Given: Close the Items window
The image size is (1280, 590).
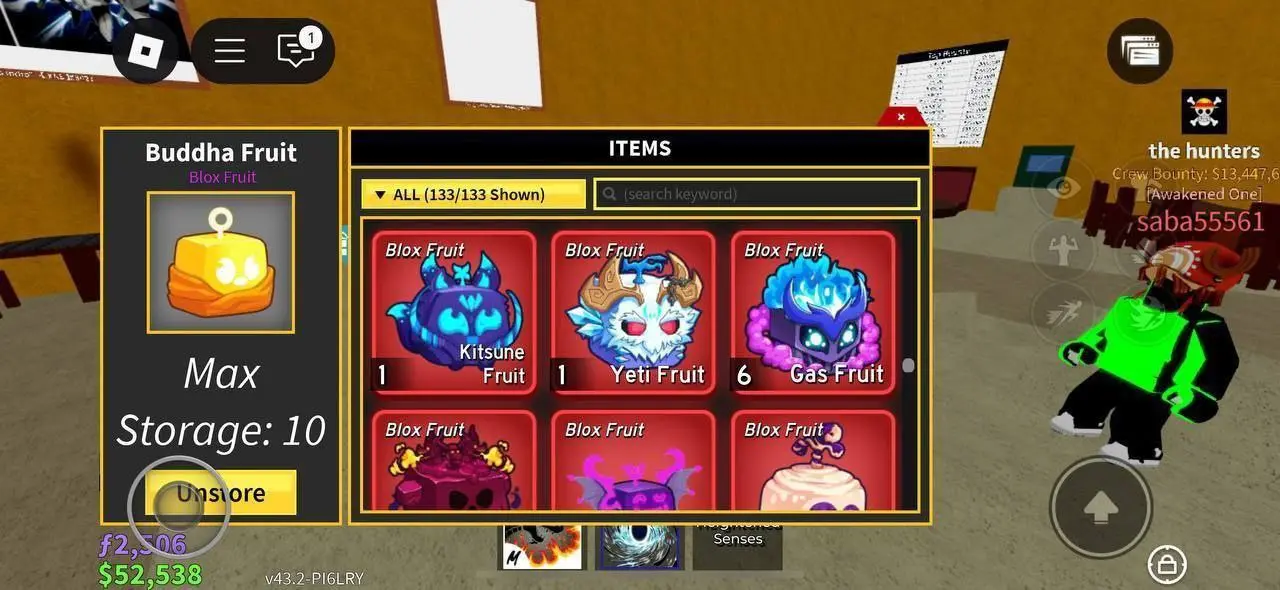Looking at the screenshot, I should click(x=901, y=117).
